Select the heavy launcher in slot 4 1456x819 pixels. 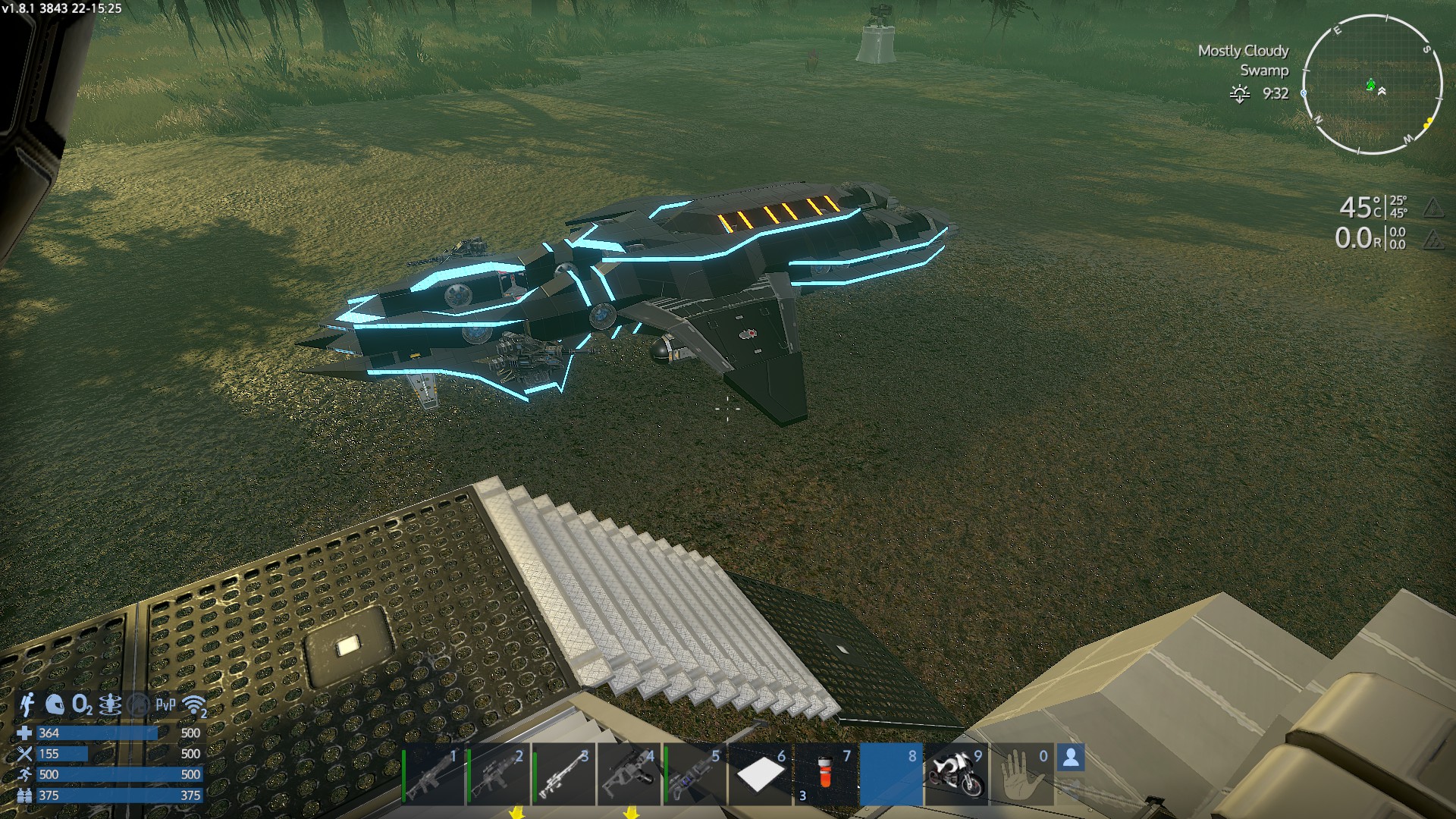(629, 775)
